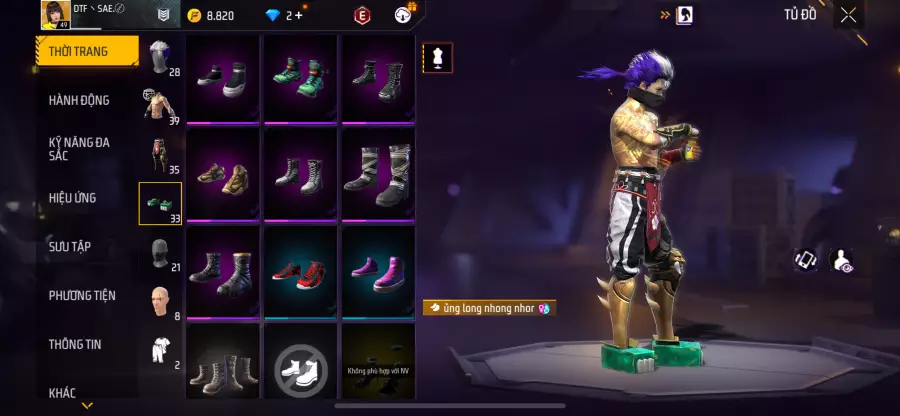This screenshot has height=416, width=900.
Task: Open the bald face subcategory icon
Action: click(x=160, y=300)
